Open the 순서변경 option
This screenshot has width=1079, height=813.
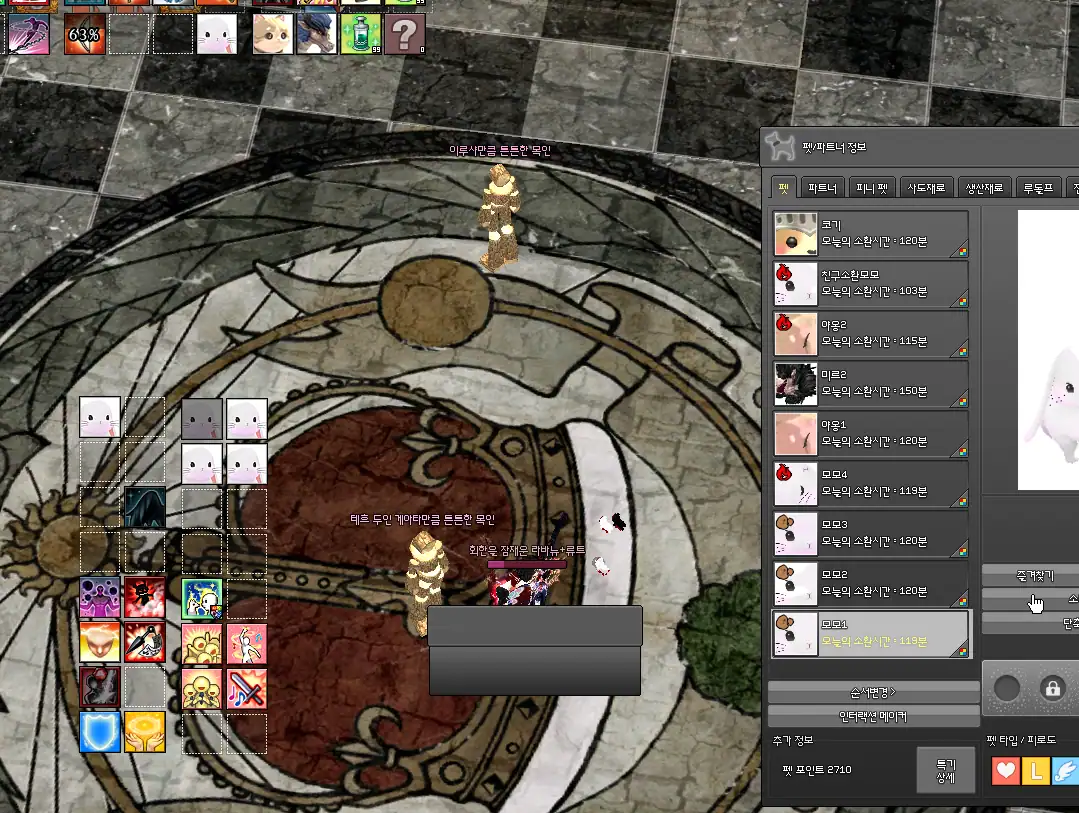873,692
